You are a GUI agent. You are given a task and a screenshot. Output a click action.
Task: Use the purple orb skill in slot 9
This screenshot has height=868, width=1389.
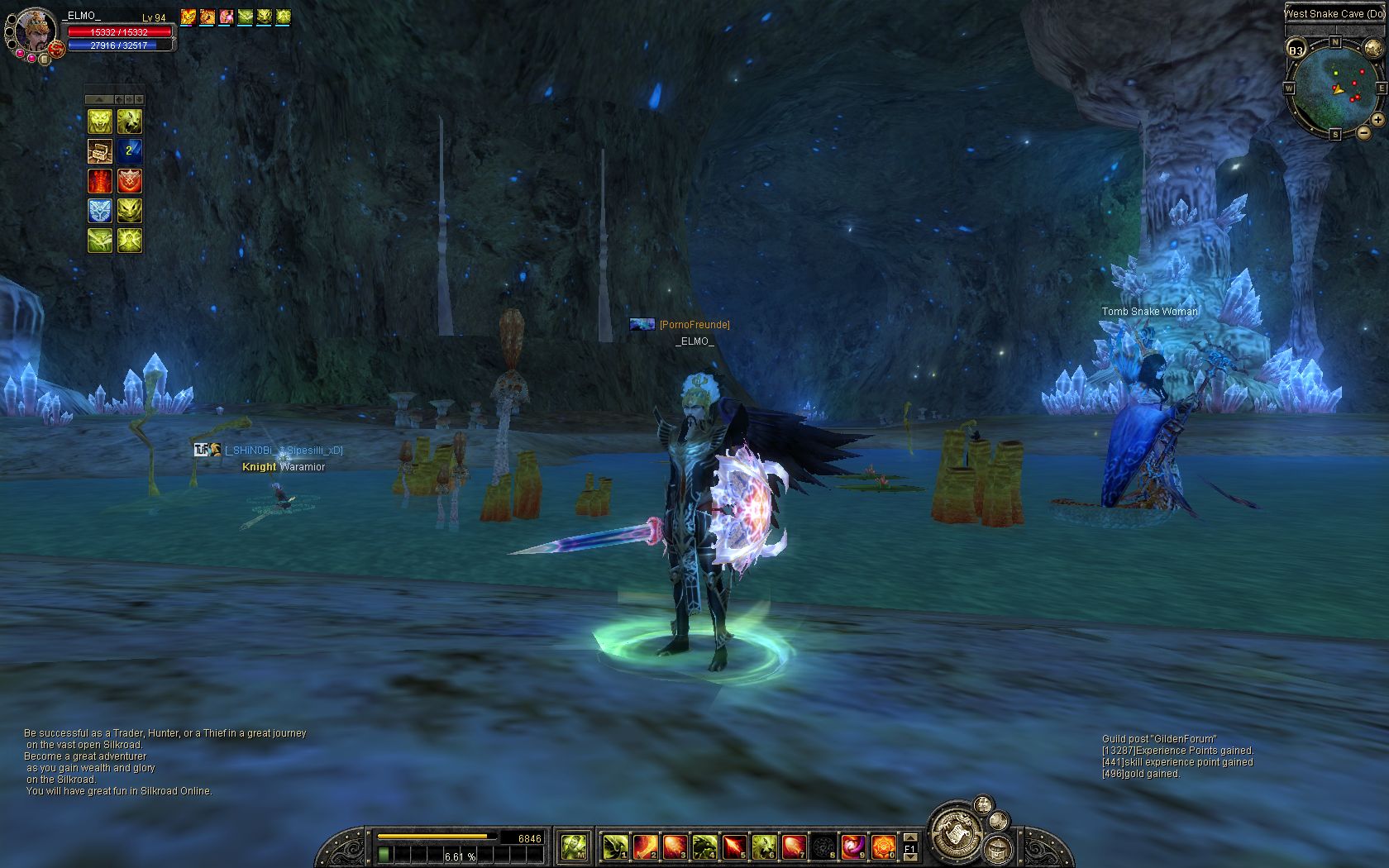tap(852, 847)
